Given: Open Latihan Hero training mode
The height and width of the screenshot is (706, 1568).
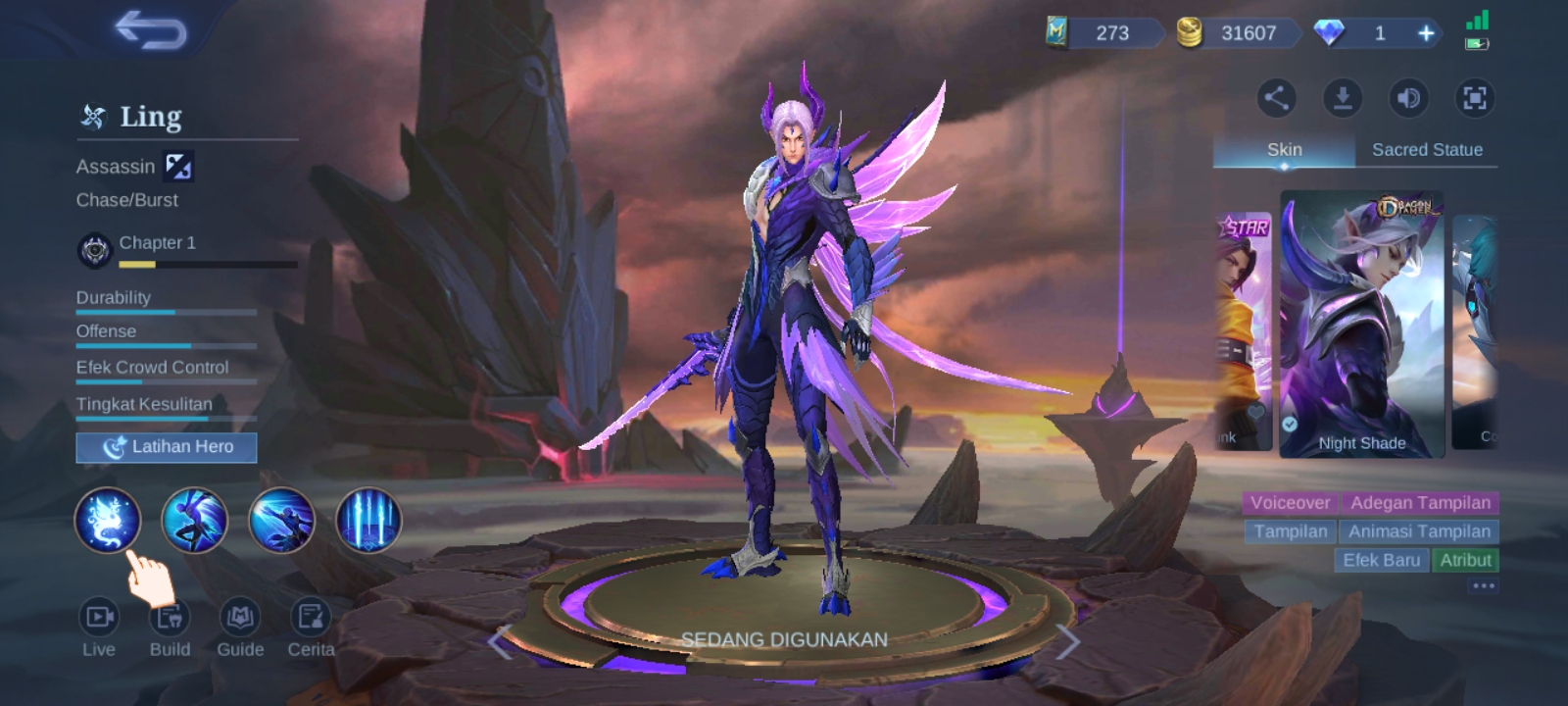Looking at the screenshot, I should pyautogui.click(x=166, y=446).
